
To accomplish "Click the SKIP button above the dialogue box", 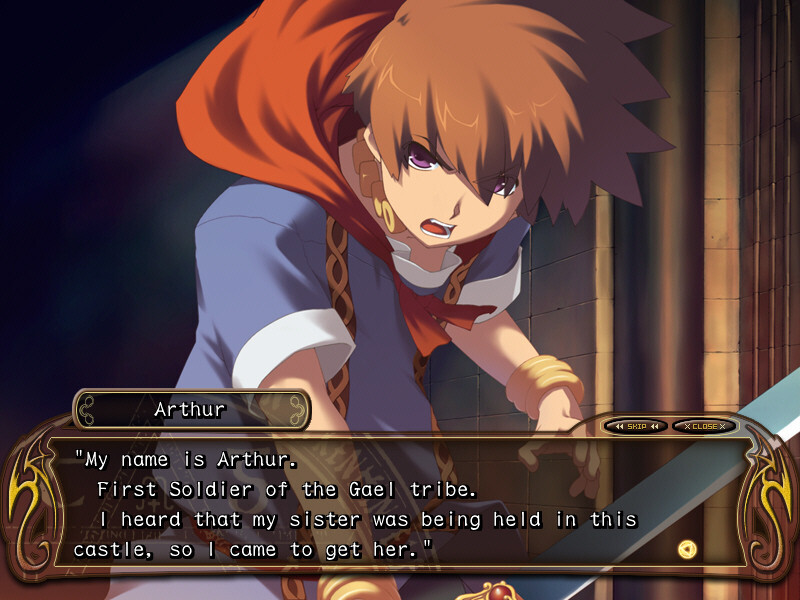I will coord(636,426).
